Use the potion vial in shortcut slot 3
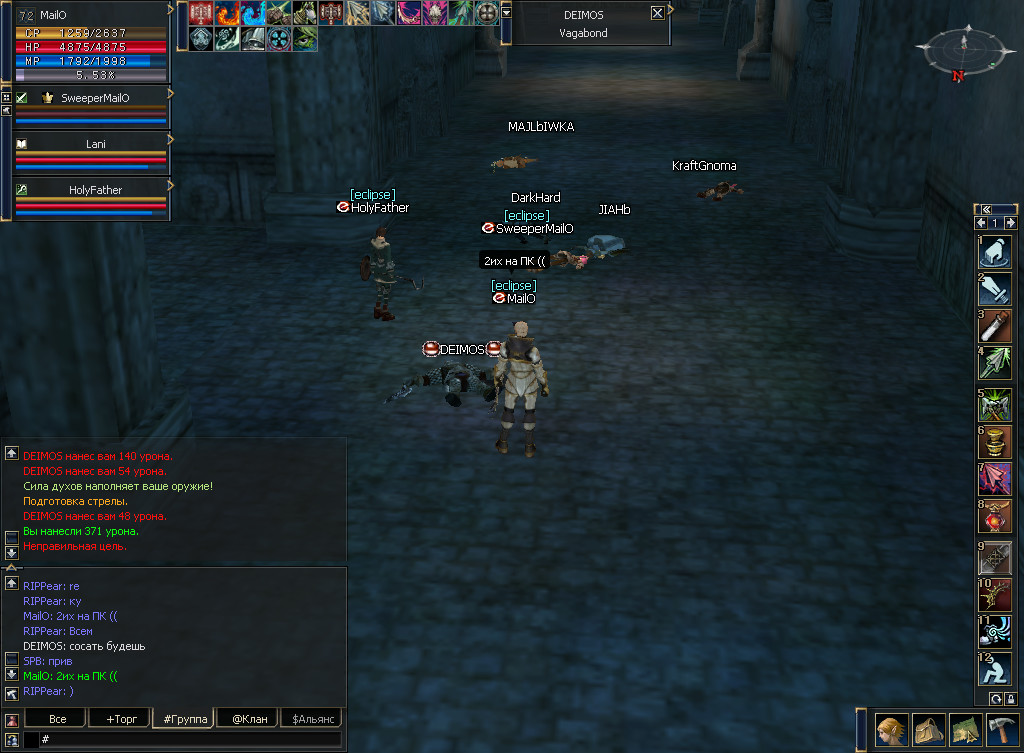This screenshot has width=1028, height=753. 995,327
